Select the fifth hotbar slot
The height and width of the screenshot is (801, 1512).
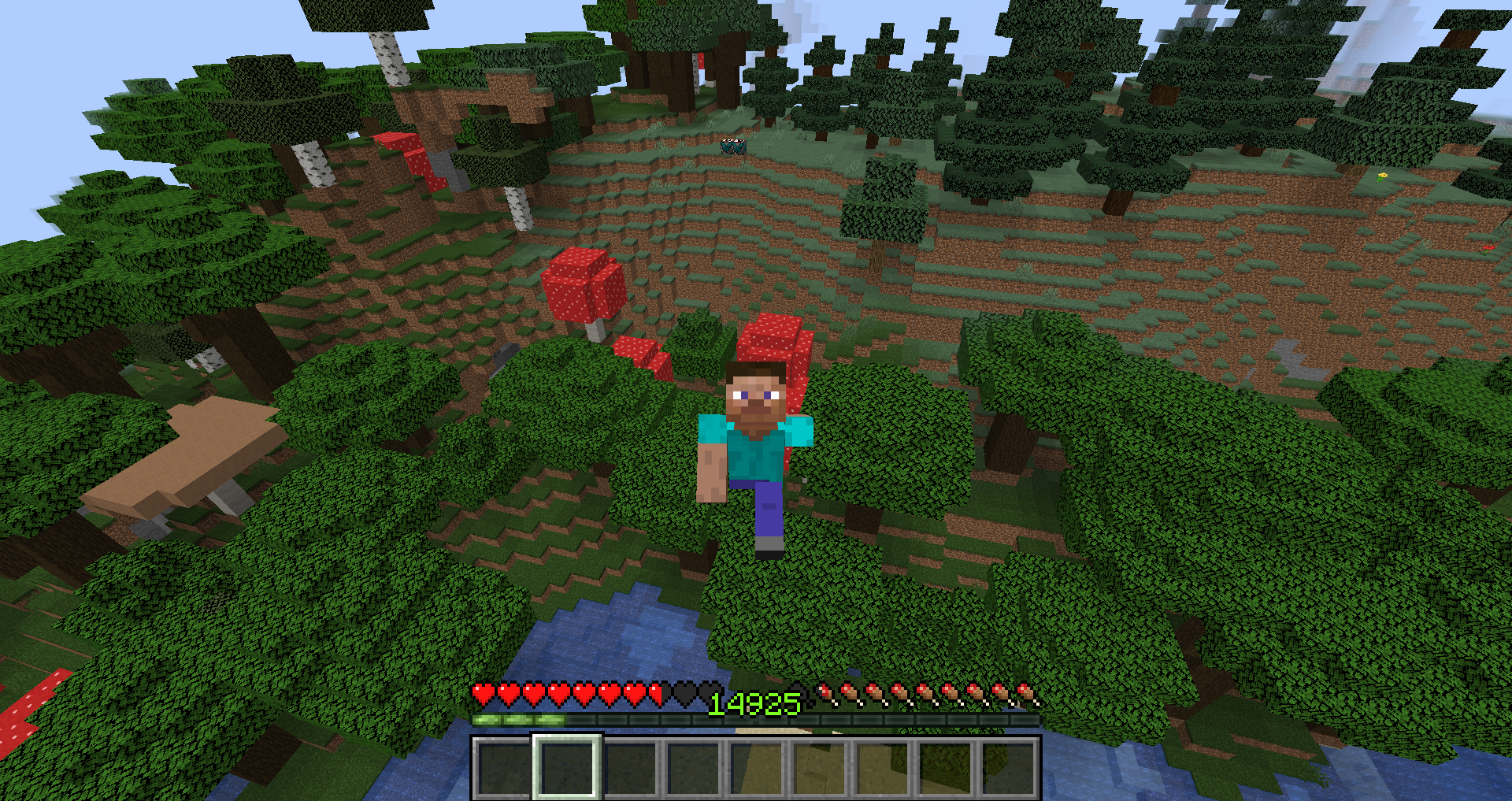click(758, 768)
